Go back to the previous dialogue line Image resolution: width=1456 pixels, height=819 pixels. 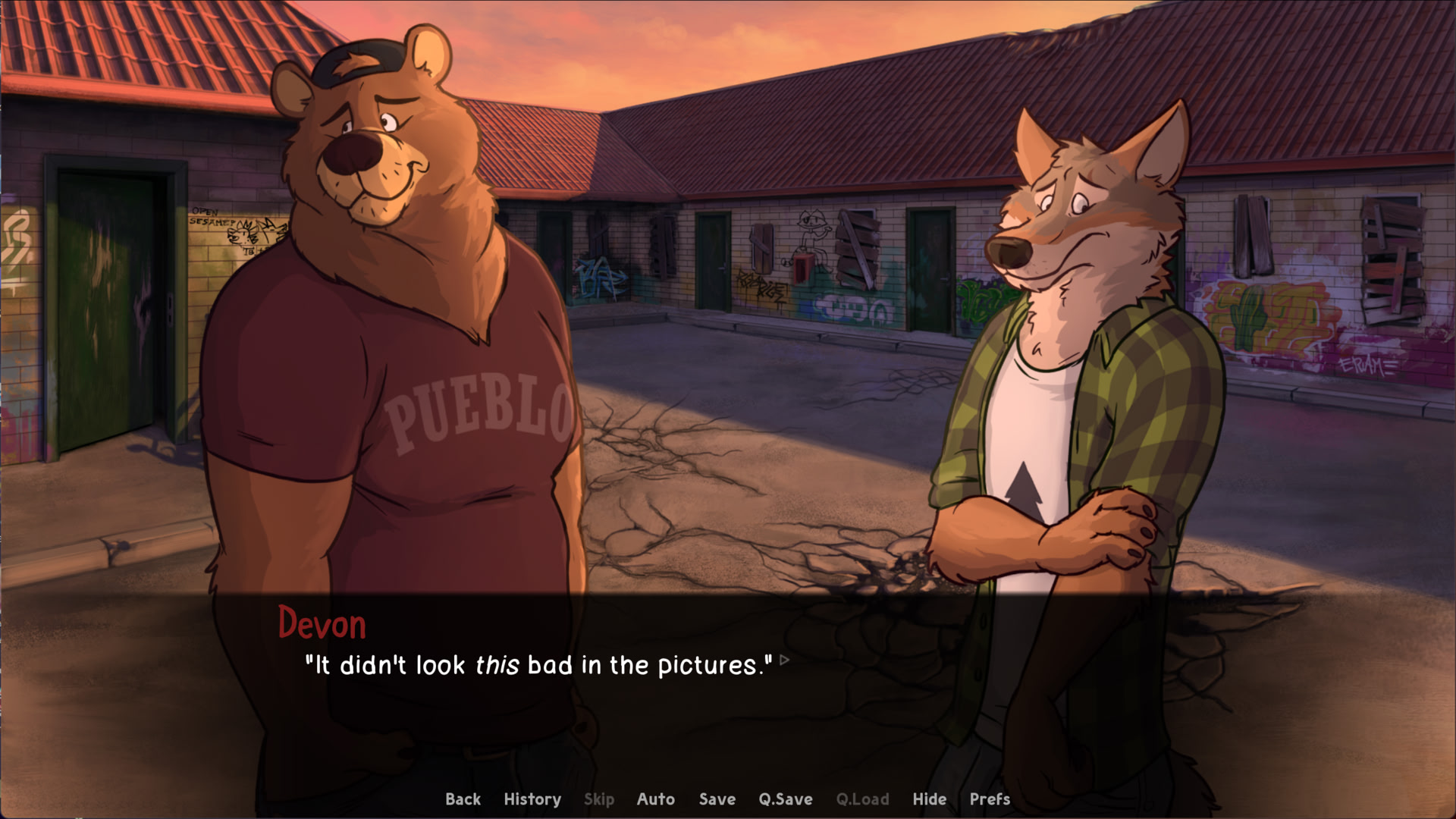point(463,799)
